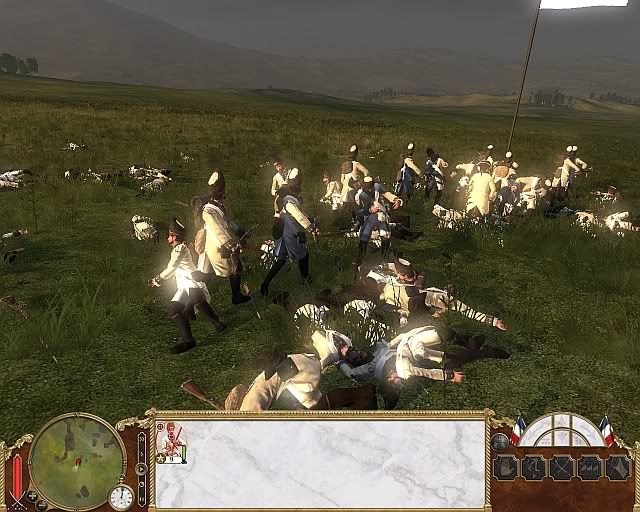Toggle the fire at will icon
The width and height of the screenshot is (640, 512).
590,467
